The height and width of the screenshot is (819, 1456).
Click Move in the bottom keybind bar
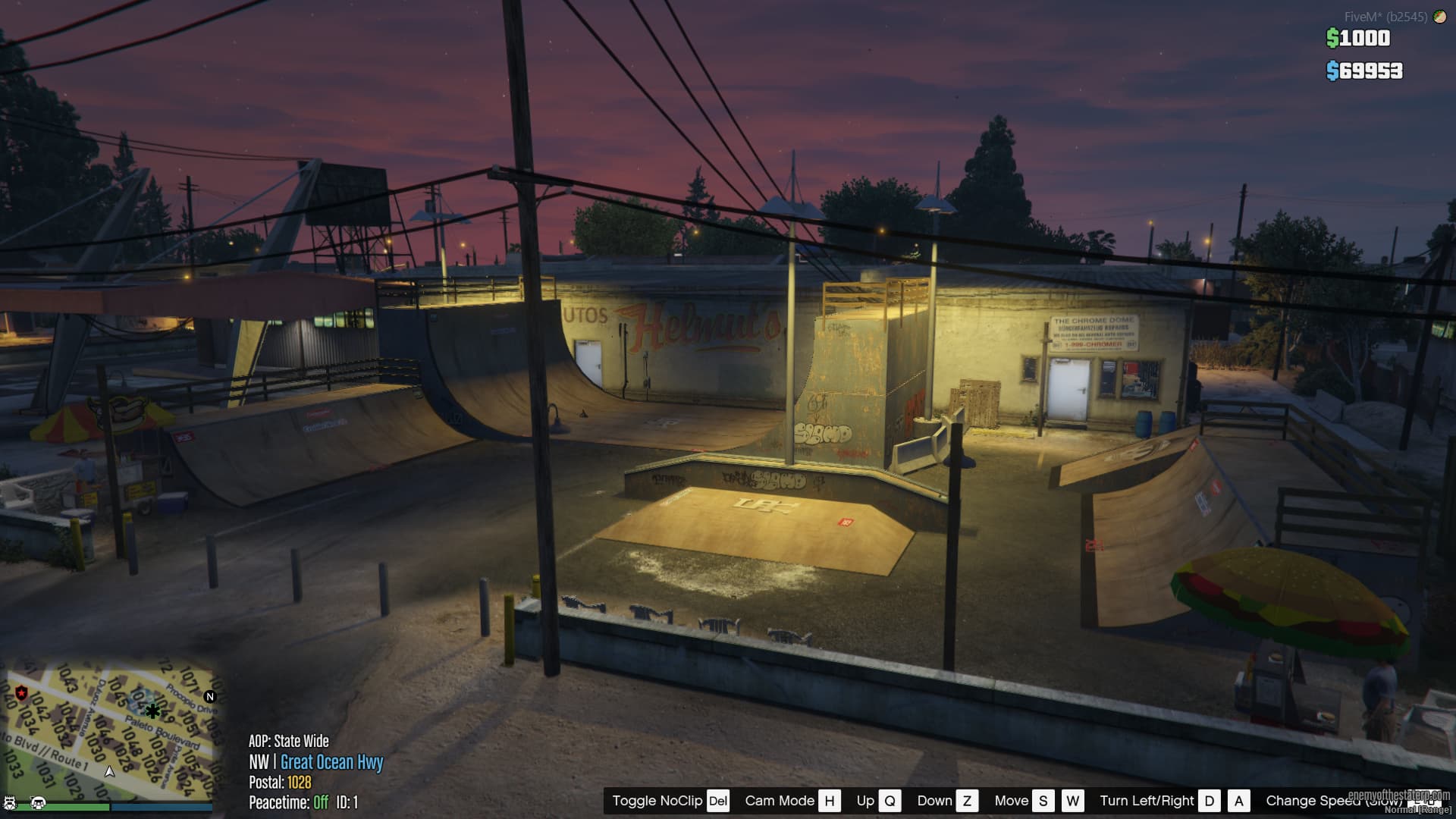tap(1012, 801)
